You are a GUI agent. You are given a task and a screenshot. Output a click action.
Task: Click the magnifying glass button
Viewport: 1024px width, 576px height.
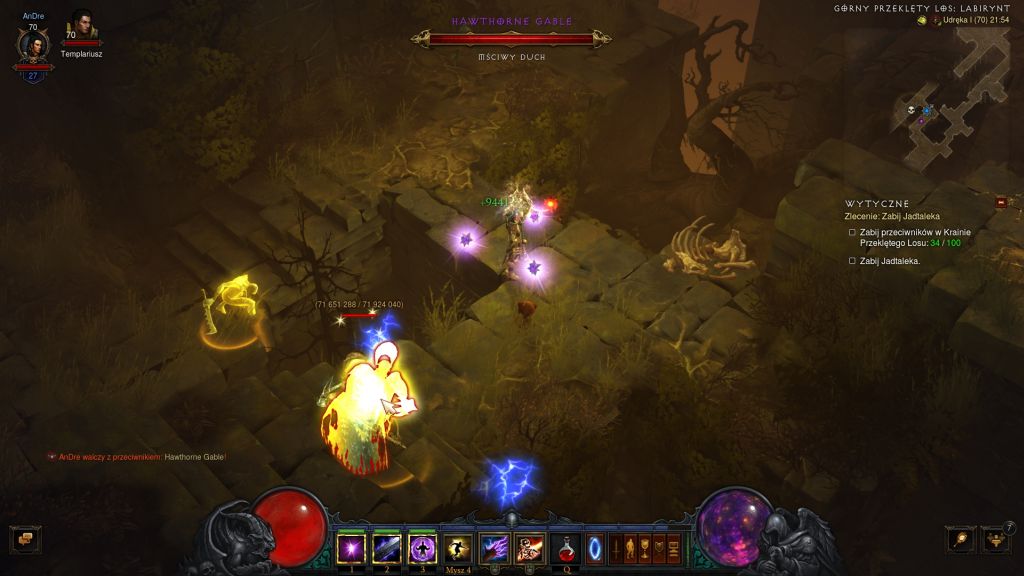(960, 539)
